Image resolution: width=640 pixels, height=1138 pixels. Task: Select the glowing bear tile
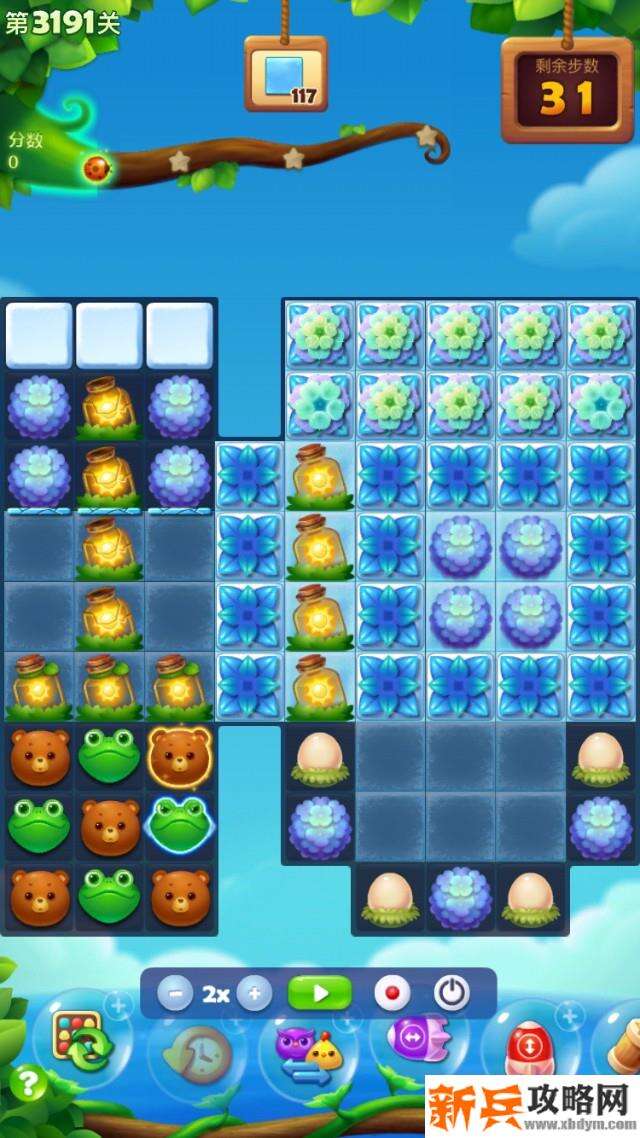[180, 757]
